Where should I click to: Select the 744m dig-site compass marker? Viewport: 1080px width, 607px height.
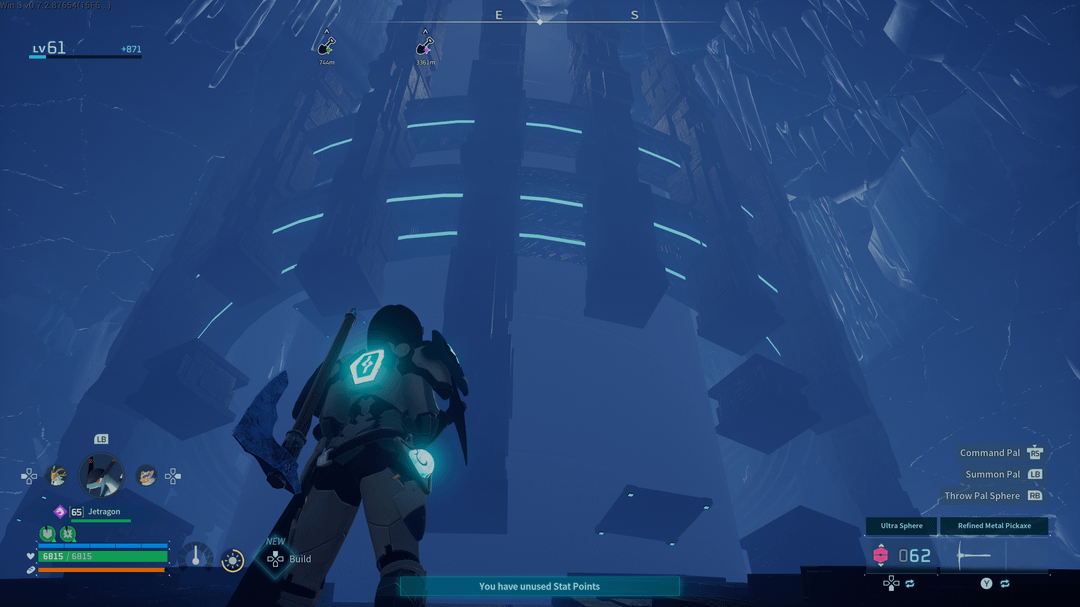[x=326, y=46]
